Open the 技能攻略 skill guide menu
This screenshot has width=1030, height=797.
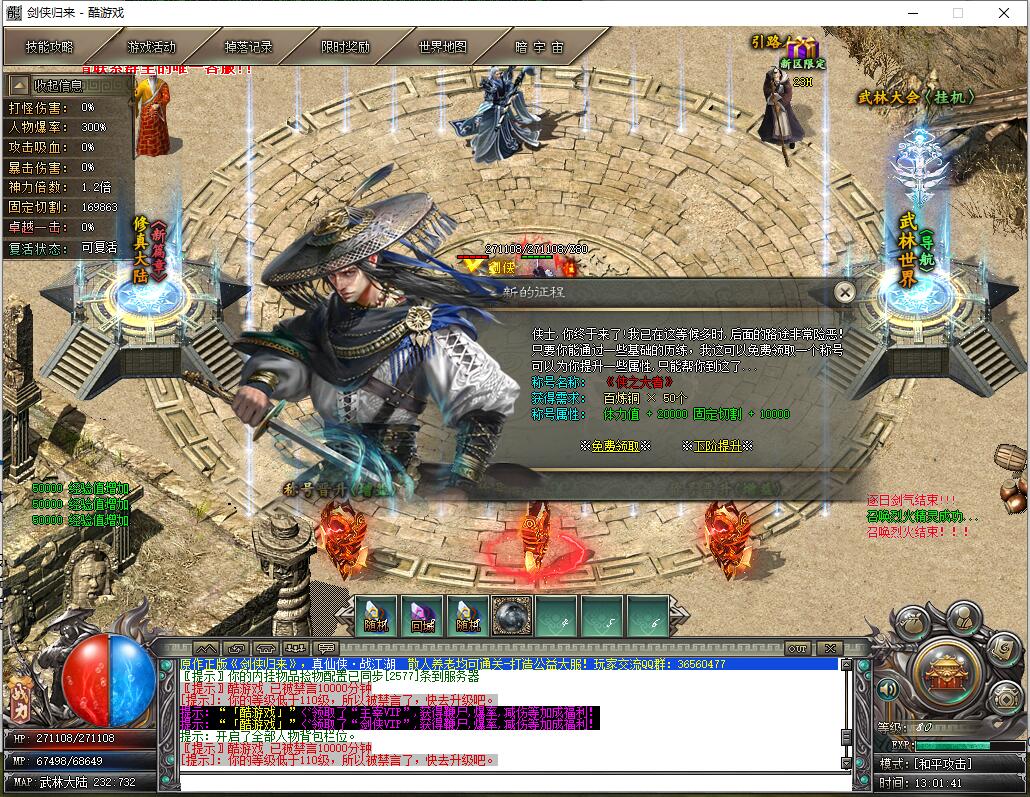click(x=50, y=47)
